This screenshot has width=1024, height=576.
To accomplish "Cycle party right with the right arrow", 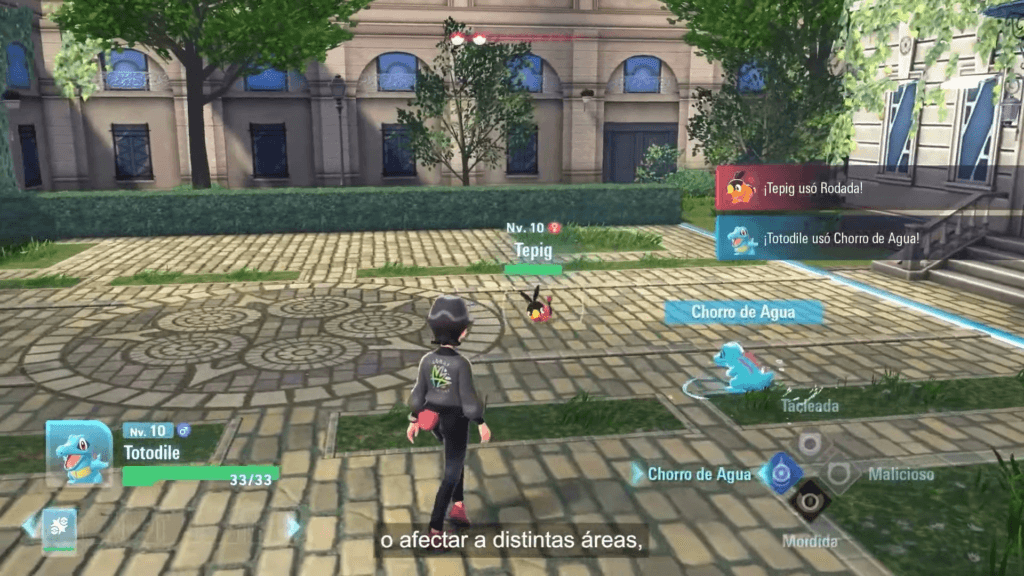I will (293, 526).
